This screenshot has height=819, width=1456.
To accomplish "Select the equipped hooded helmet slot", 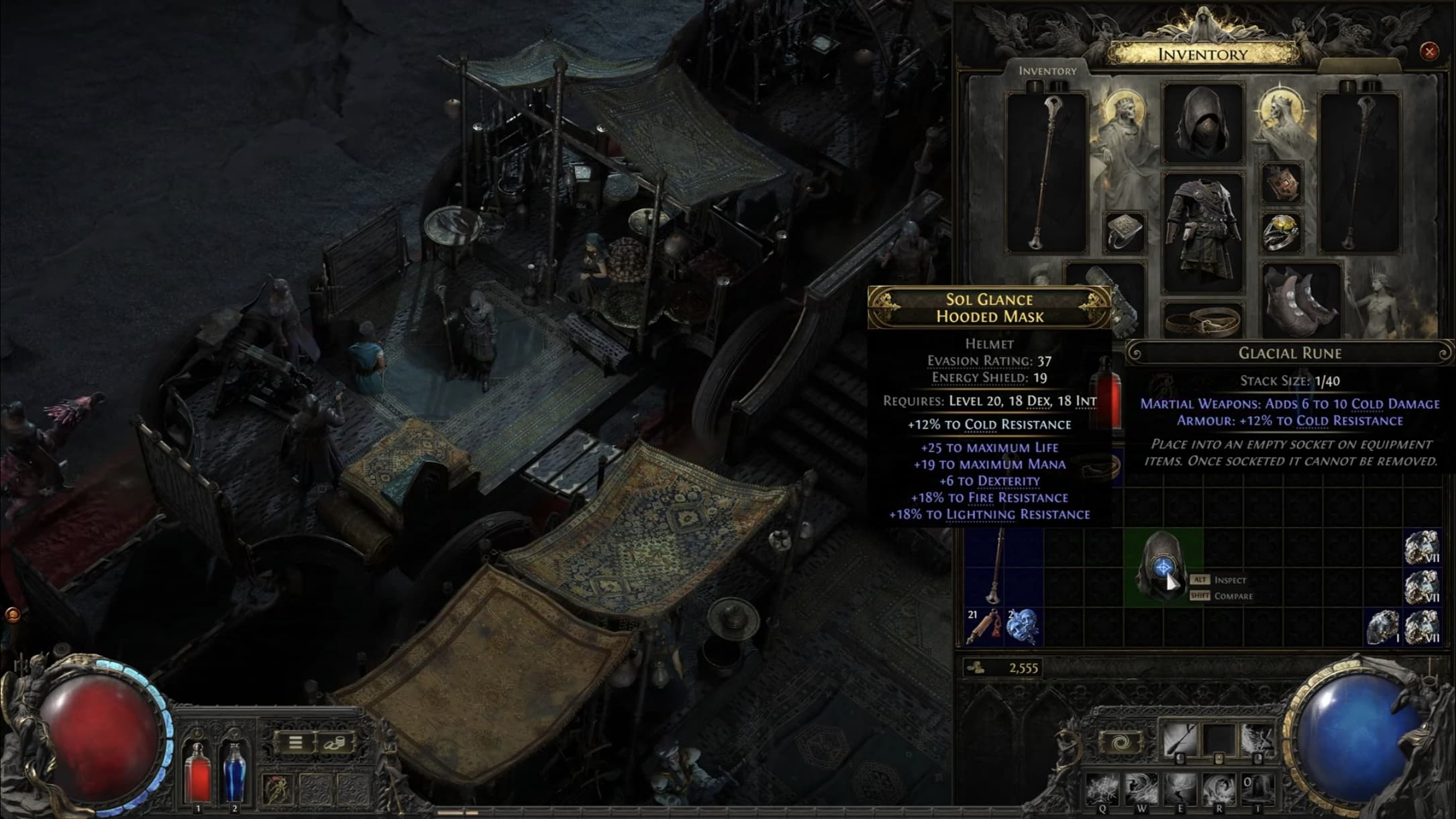I will [x=1203, y=123].
